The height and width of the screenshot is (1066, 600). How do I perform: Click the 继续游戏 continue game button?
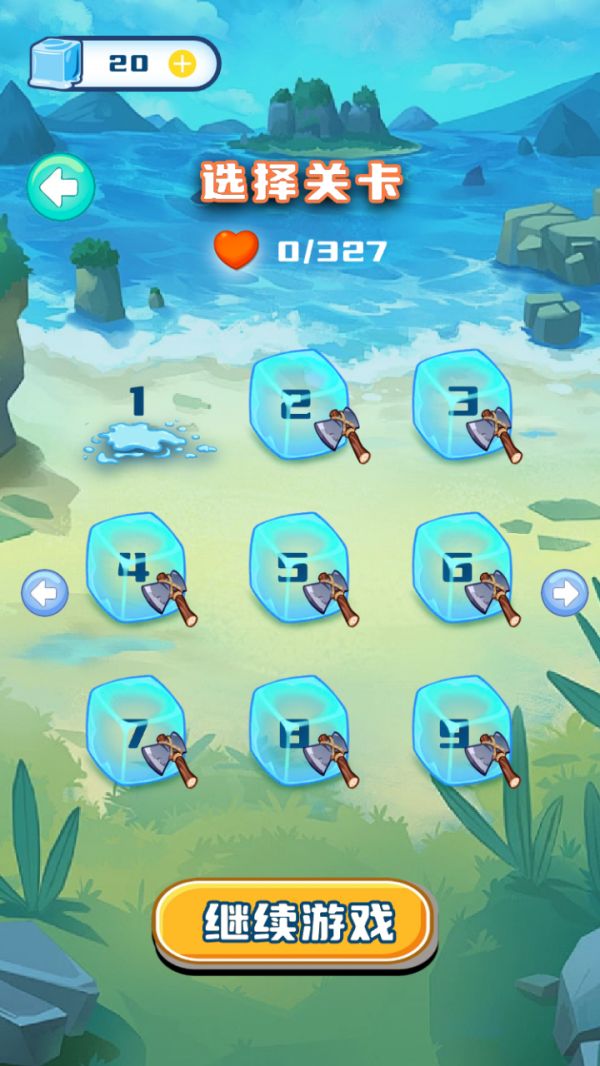point(297,922)
